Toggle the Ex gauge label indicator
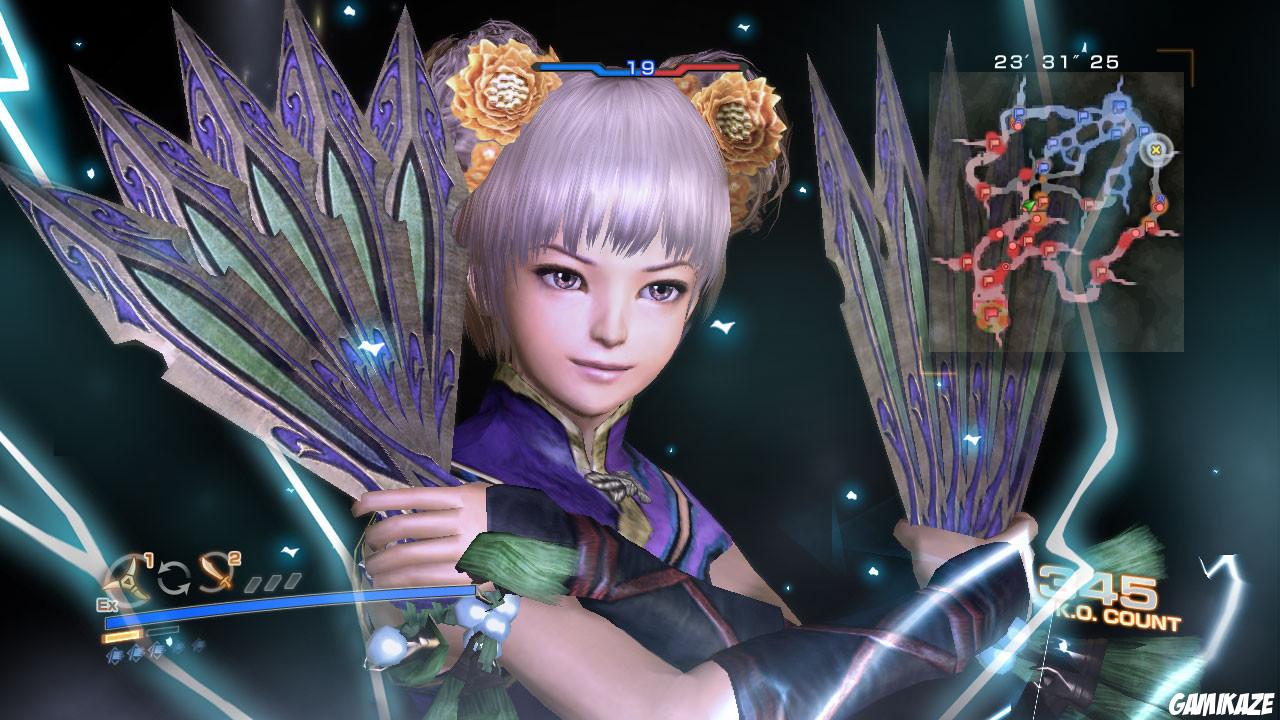Image resolution: width=1280 pixels, height=720 pixels. tap(107, 604)
